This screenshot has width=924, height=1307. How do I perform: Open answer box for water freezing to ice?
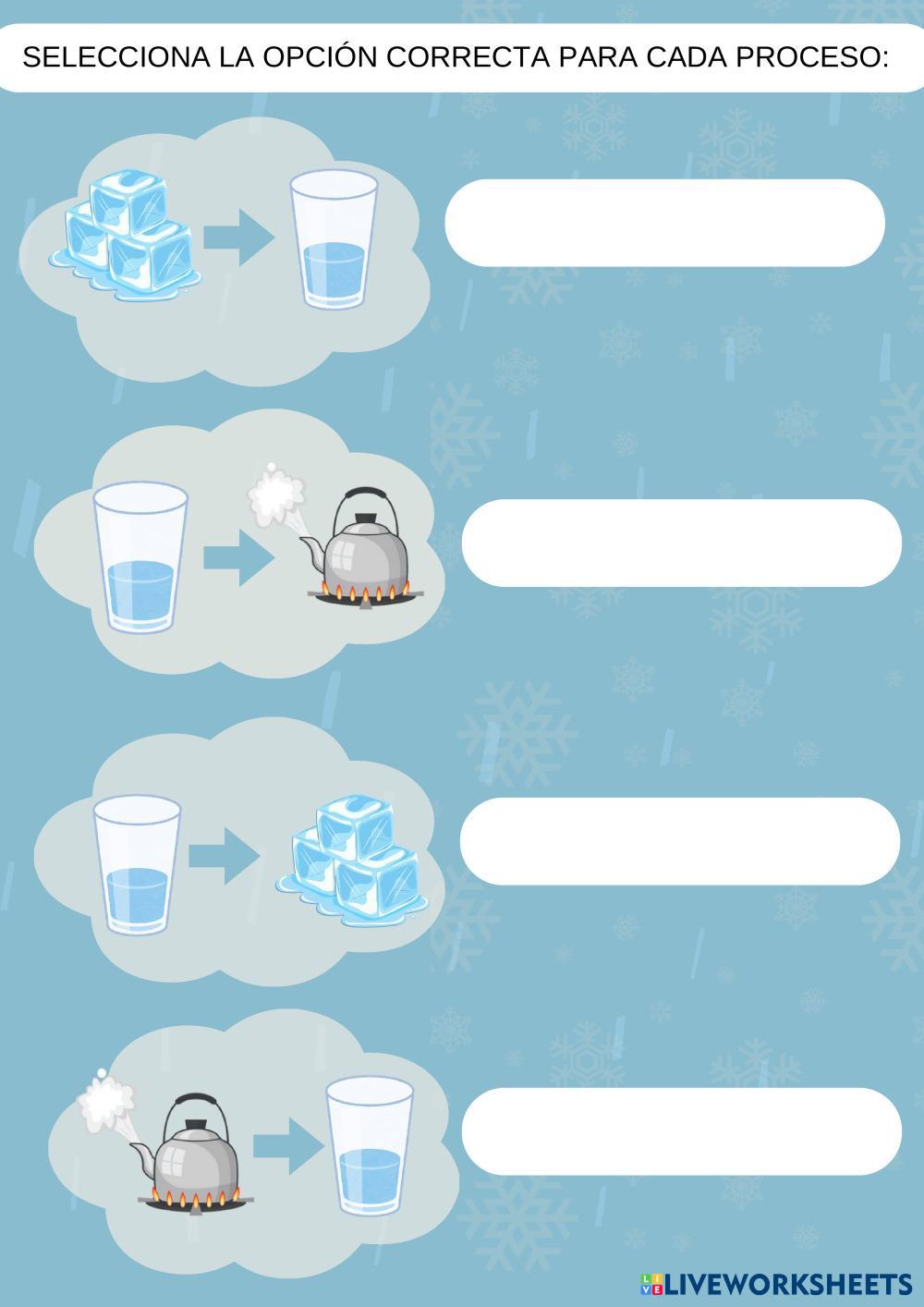pyautogui.click(x=679, y=841)
